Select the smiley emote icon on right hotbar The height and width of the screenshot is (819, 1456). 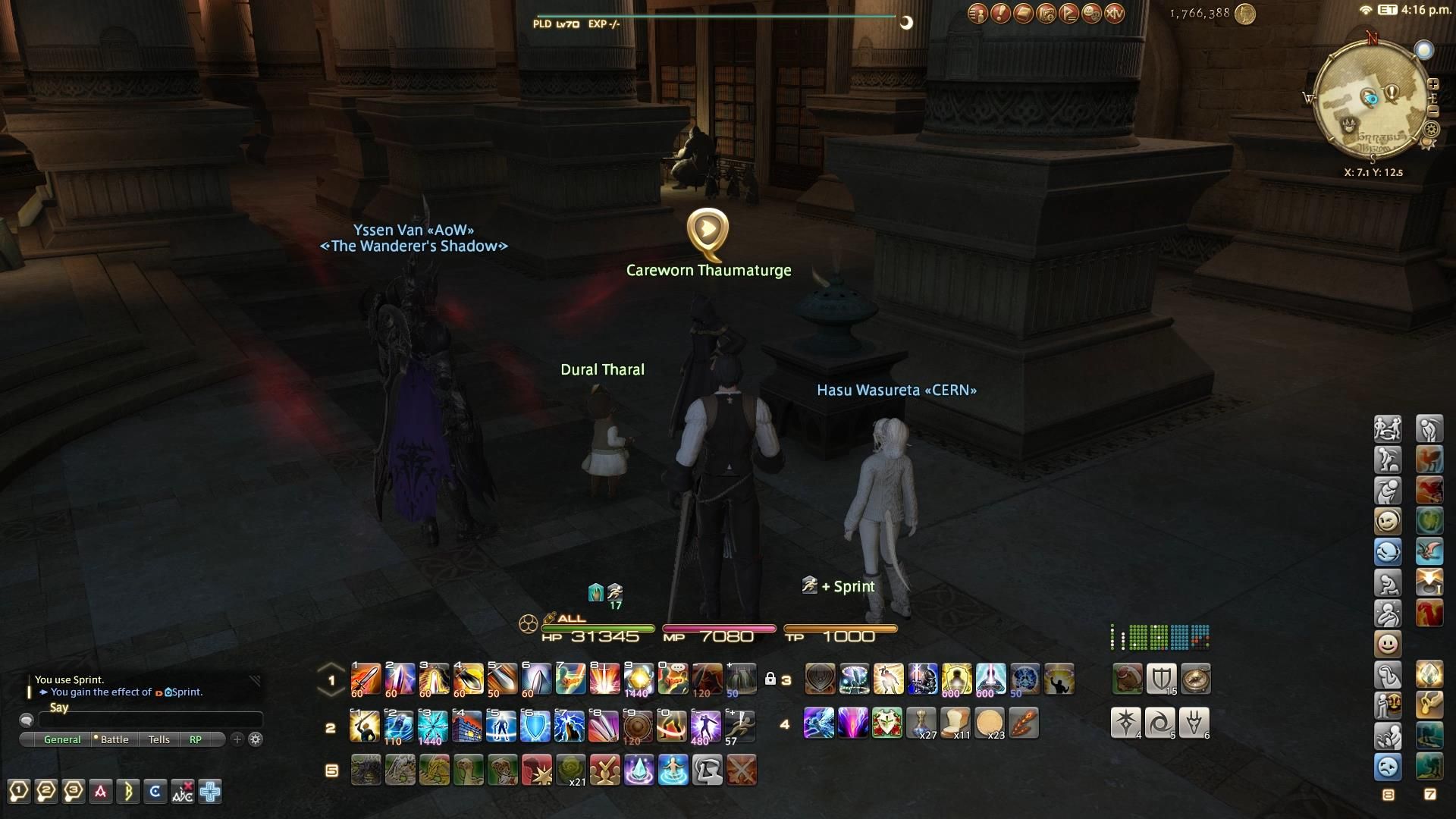[1388, 643]
